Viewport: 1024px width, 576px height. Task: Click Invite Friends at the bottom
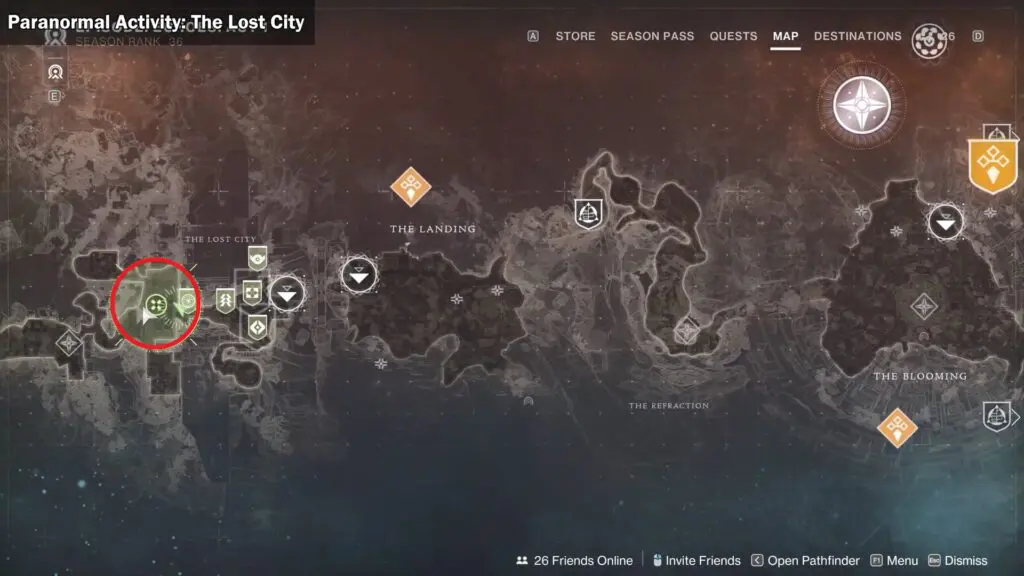point(695,561)
